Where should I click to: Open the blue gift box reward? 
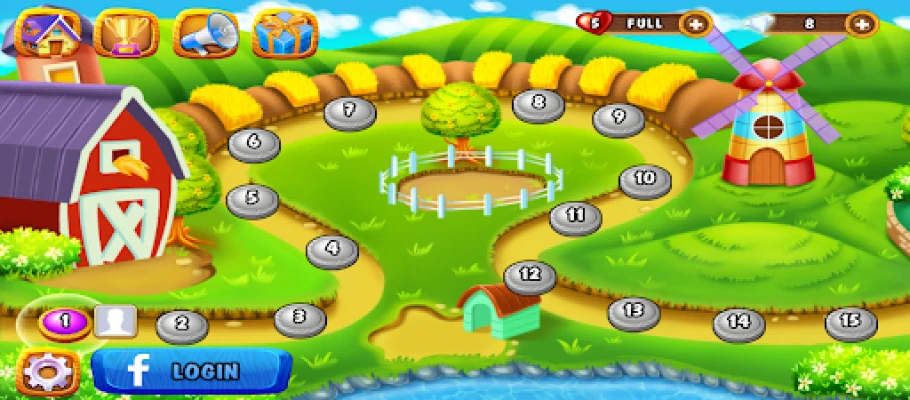click(x=285, y=33)
